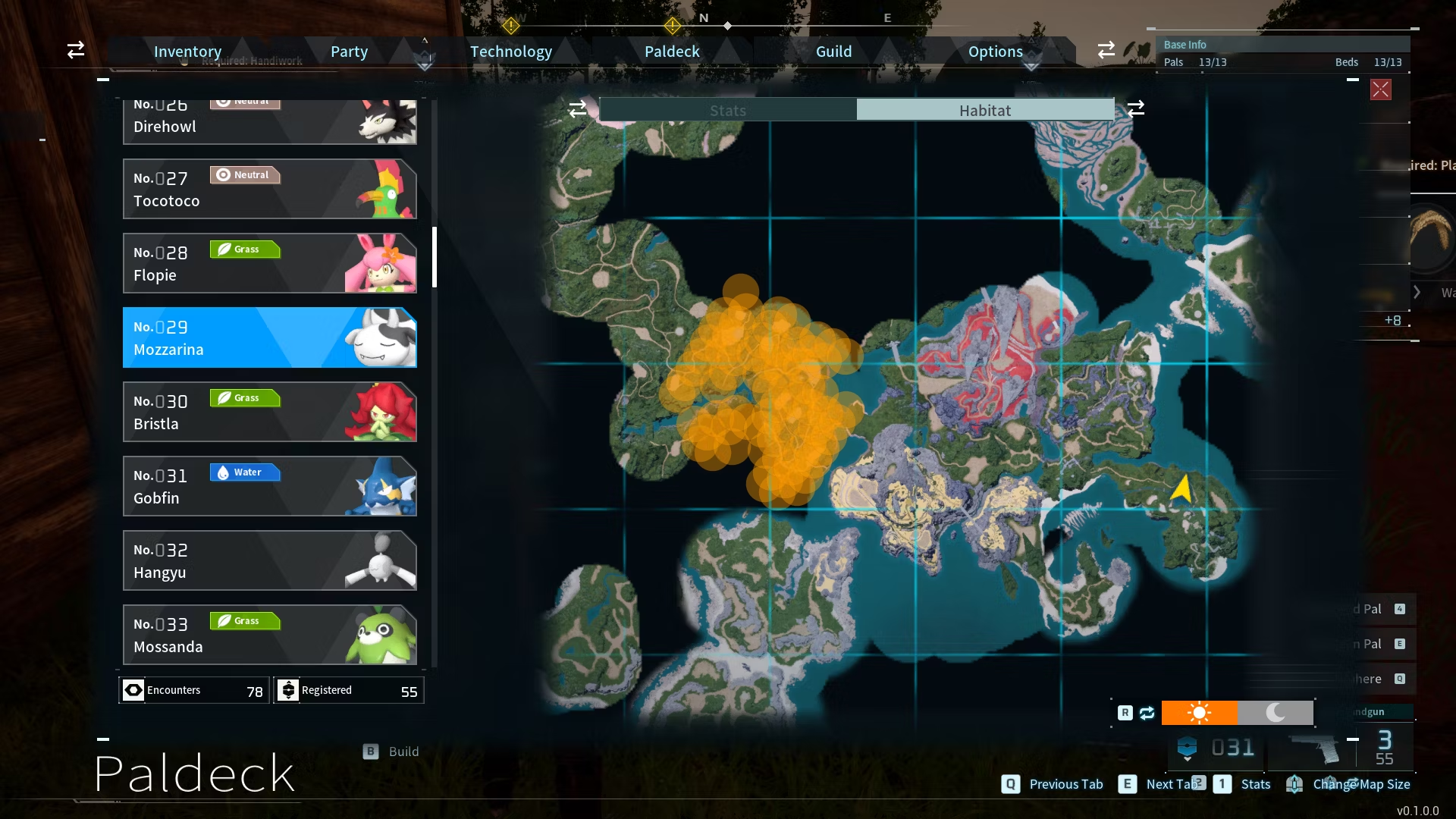Click the yellow player arrow on the map

tap(1181, 488)
